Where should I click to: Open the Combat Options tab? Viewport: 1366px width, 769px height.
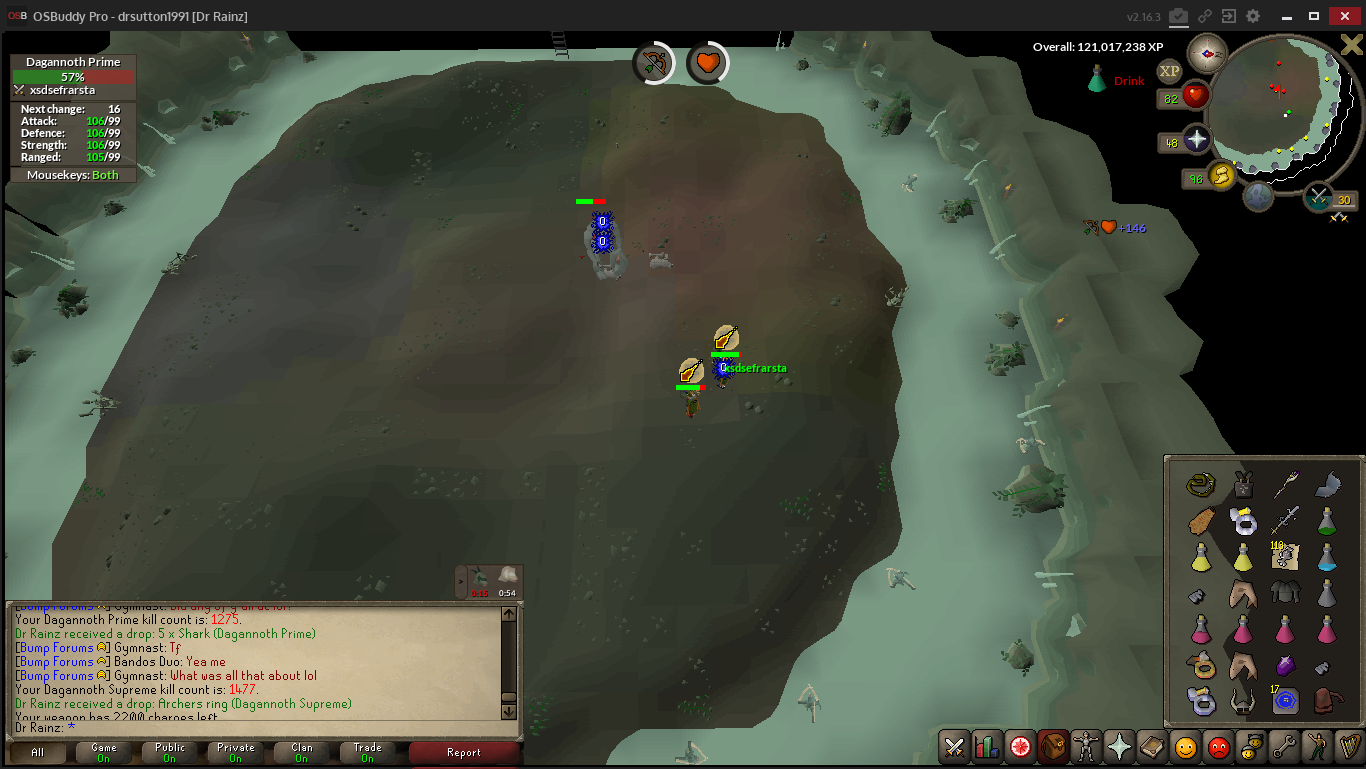click(x=955, y=747)
